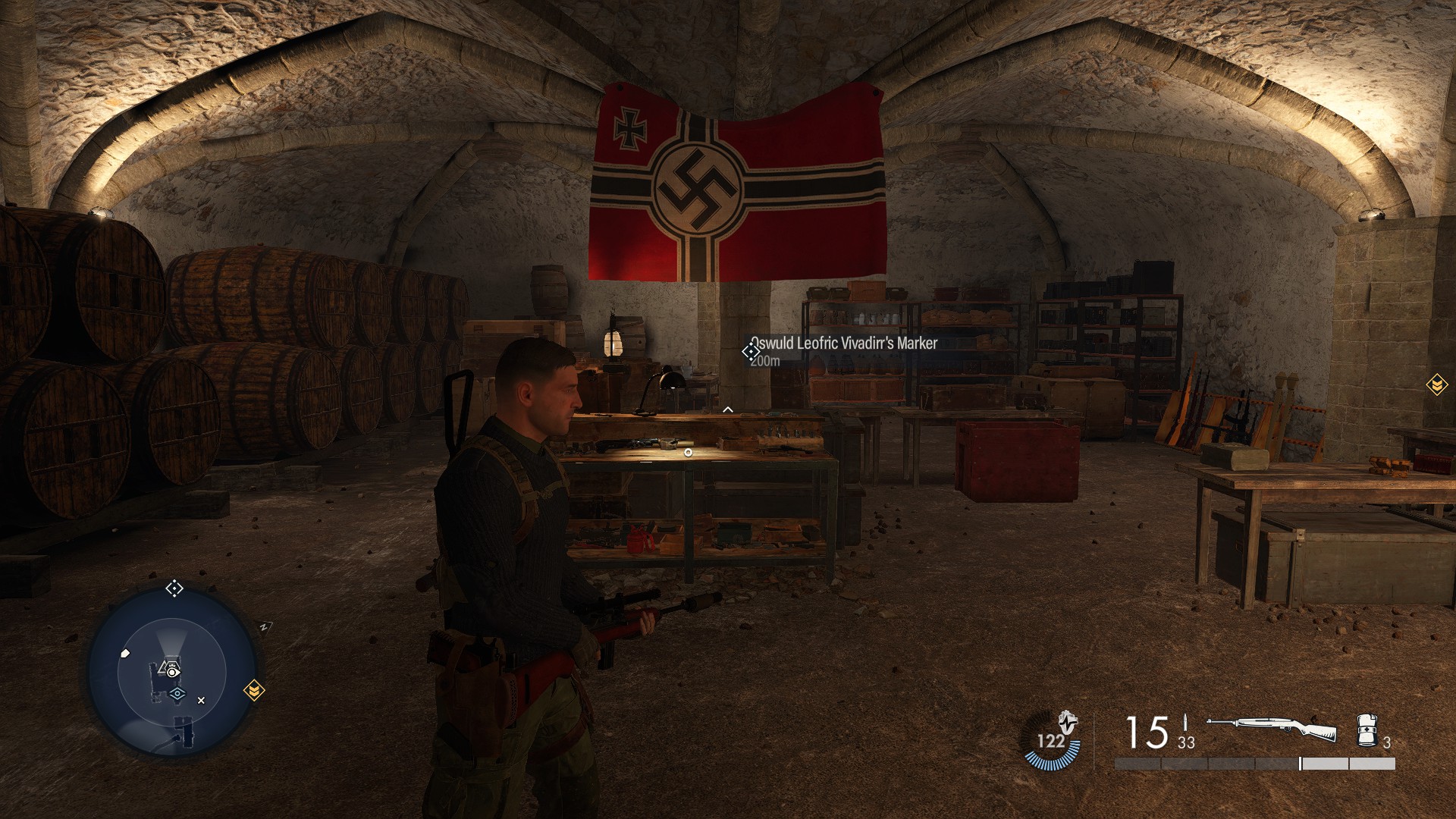This screenshot has height=819, width=1456.
Task: Click the white tag marker on the minimap
Action: [x=126, y=653]
